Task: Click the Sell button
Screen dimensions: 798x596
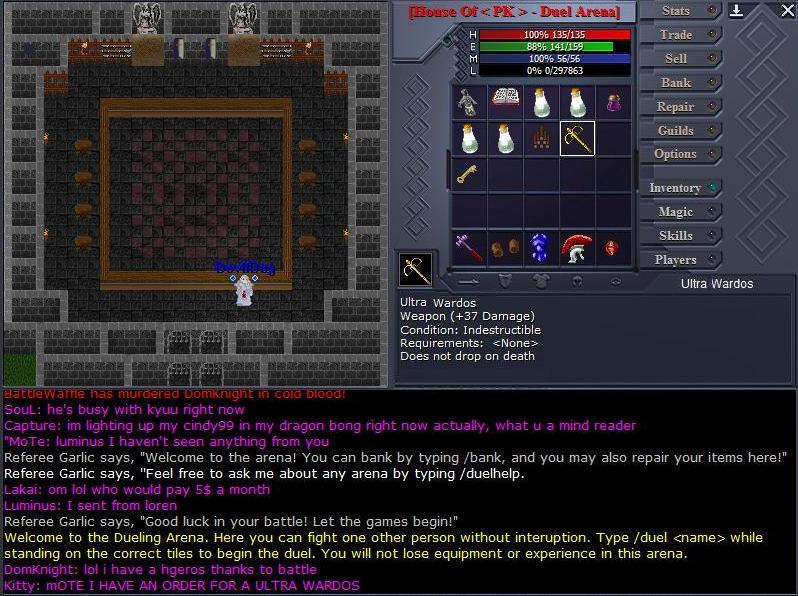Action: tap(677, 59)
